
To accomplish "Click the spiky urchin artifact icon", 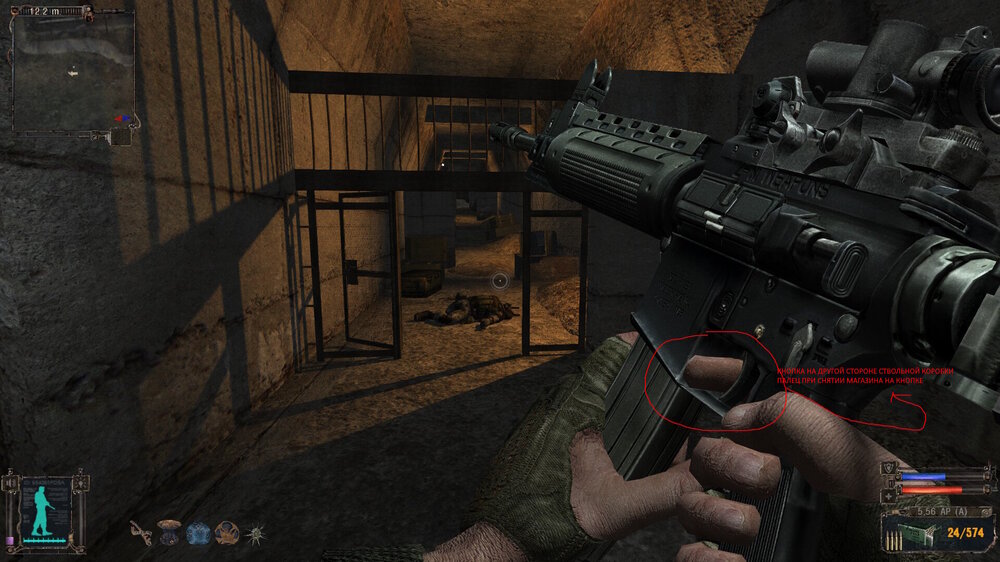I will (256, 533).
